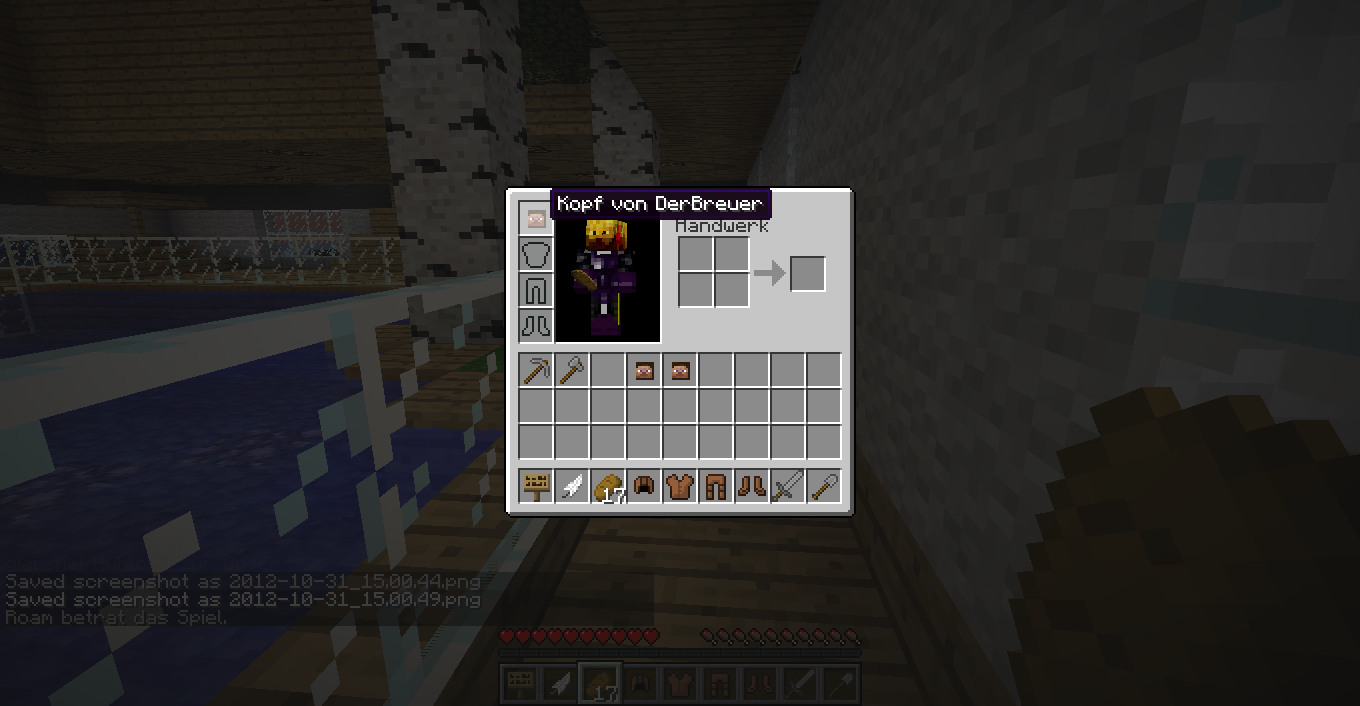Grab the stack of 17 bread in the inventory window
Screen dimensions: 1360x706
click(608, 487)
